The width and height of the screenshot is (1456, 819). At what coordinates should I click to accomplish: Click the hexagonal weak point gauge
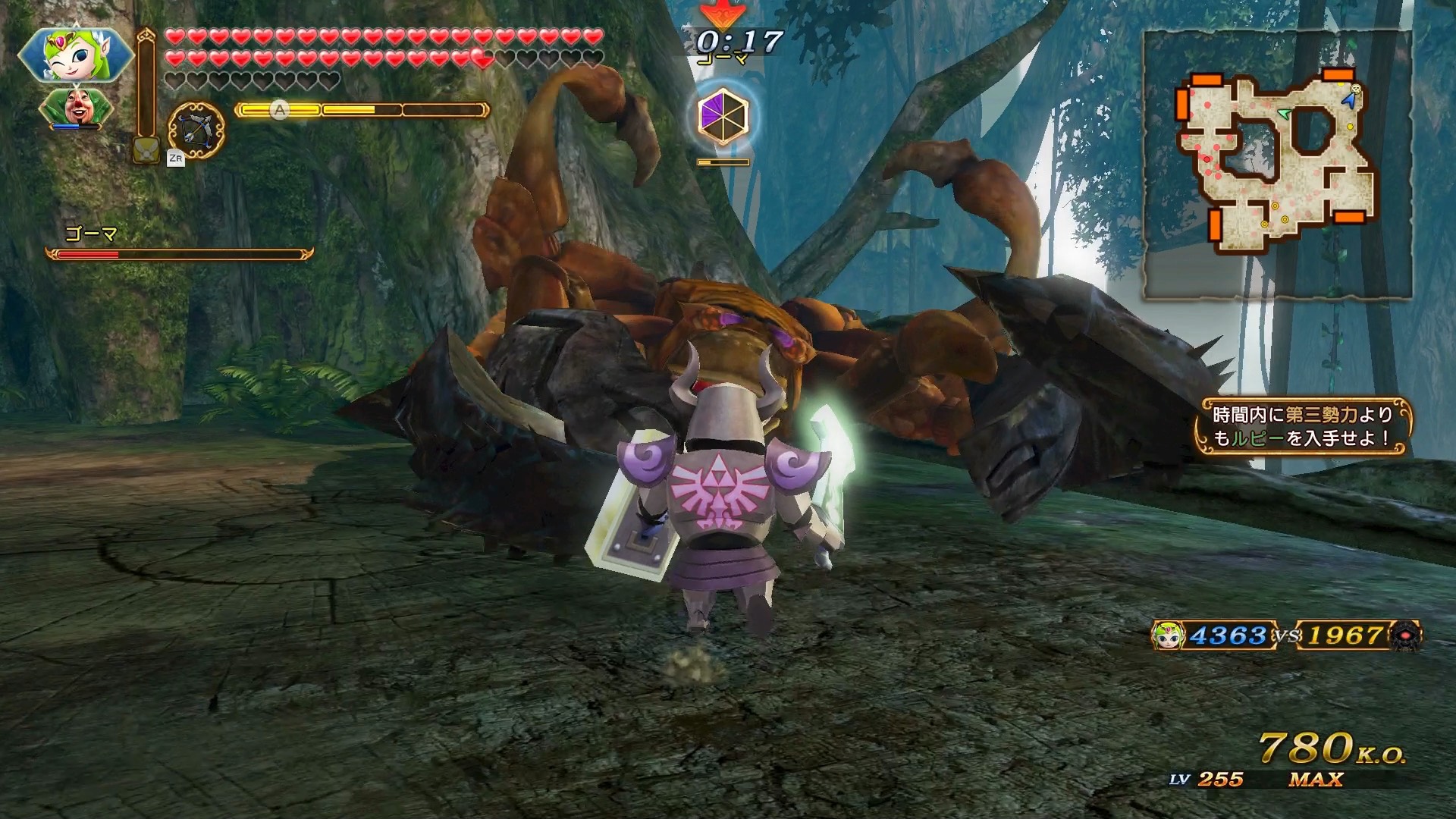(723, 118)
